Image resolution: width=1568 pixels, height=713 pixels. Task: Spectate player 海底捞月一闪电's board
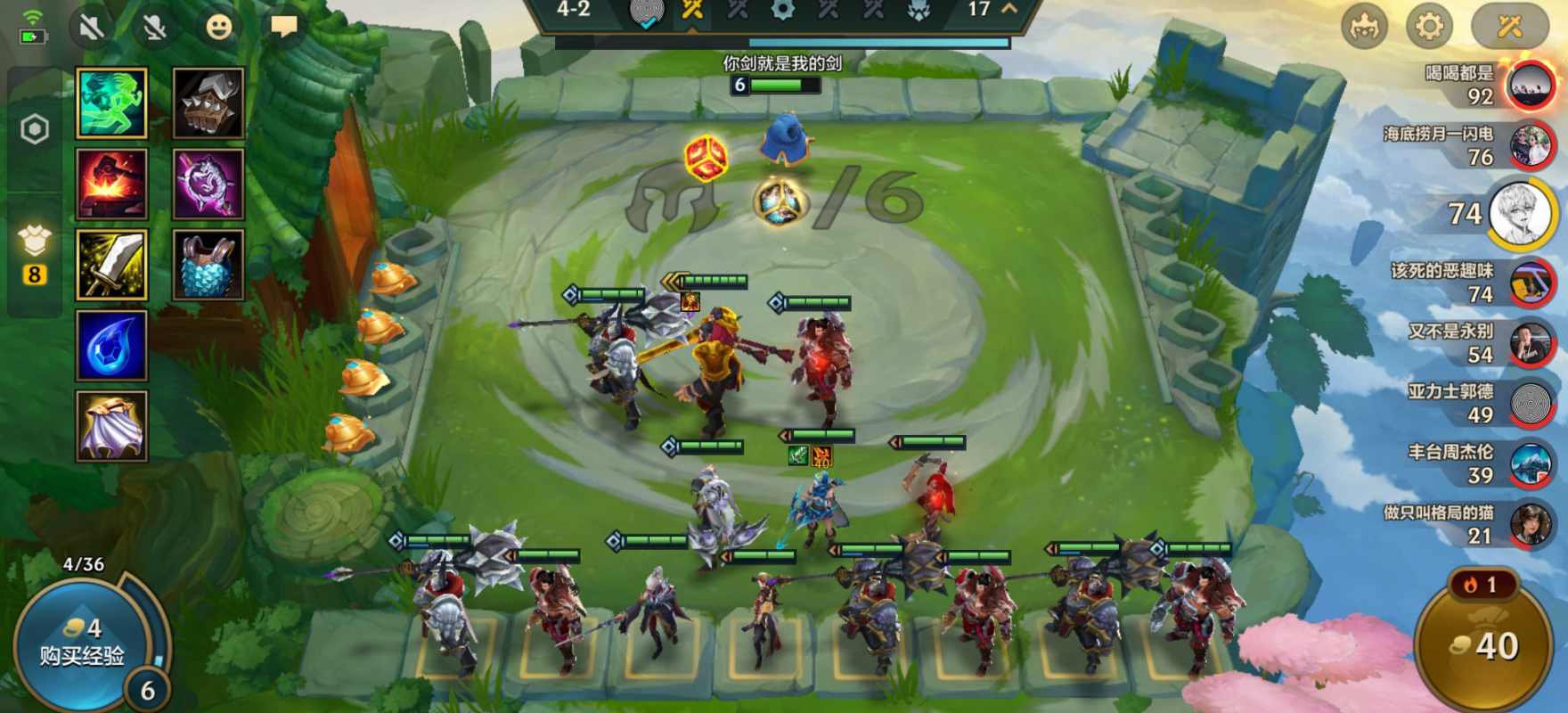pyautogui.click(x=1530, y=146)
